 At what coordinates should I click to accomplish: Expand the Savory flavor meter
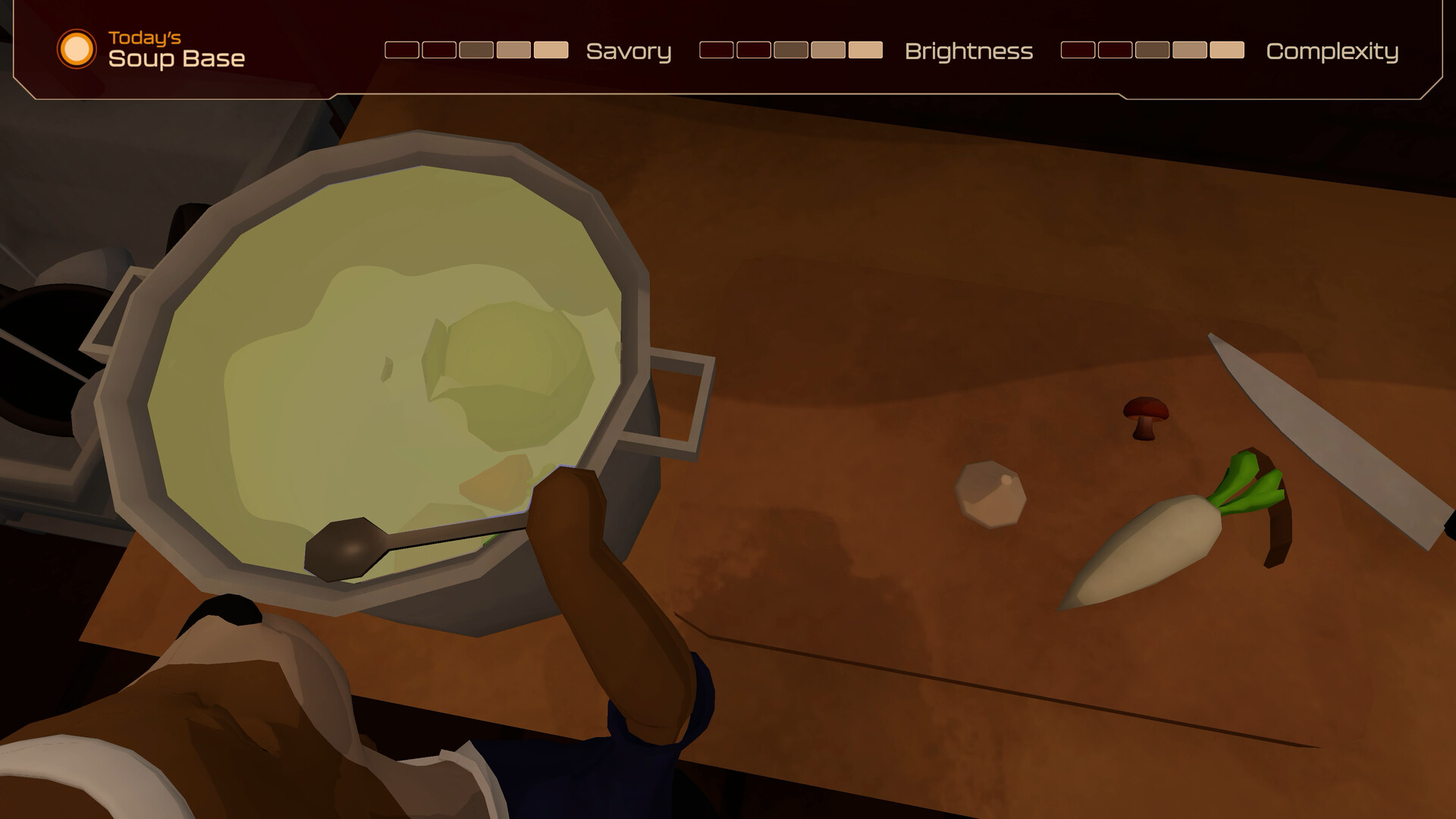click(477, 50)
